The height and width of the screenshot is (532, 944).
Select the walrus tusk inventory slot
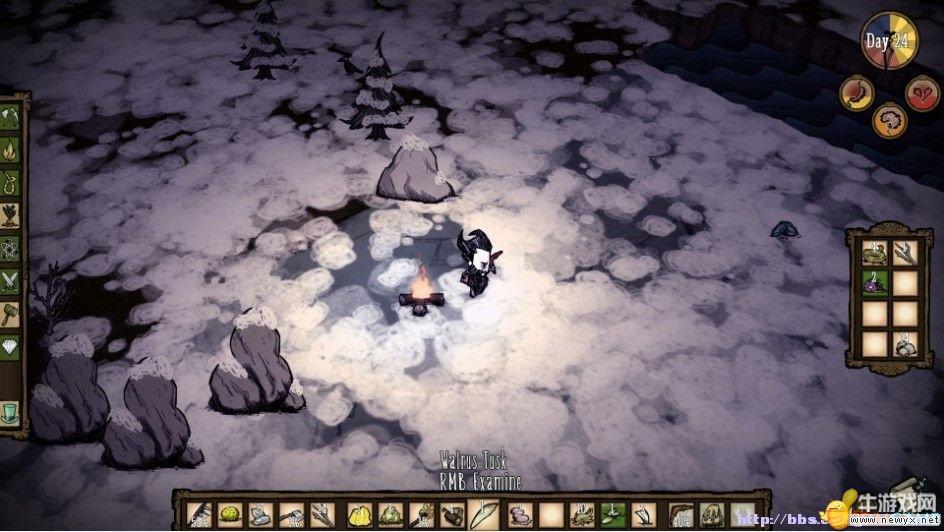(x=485, y=514)
